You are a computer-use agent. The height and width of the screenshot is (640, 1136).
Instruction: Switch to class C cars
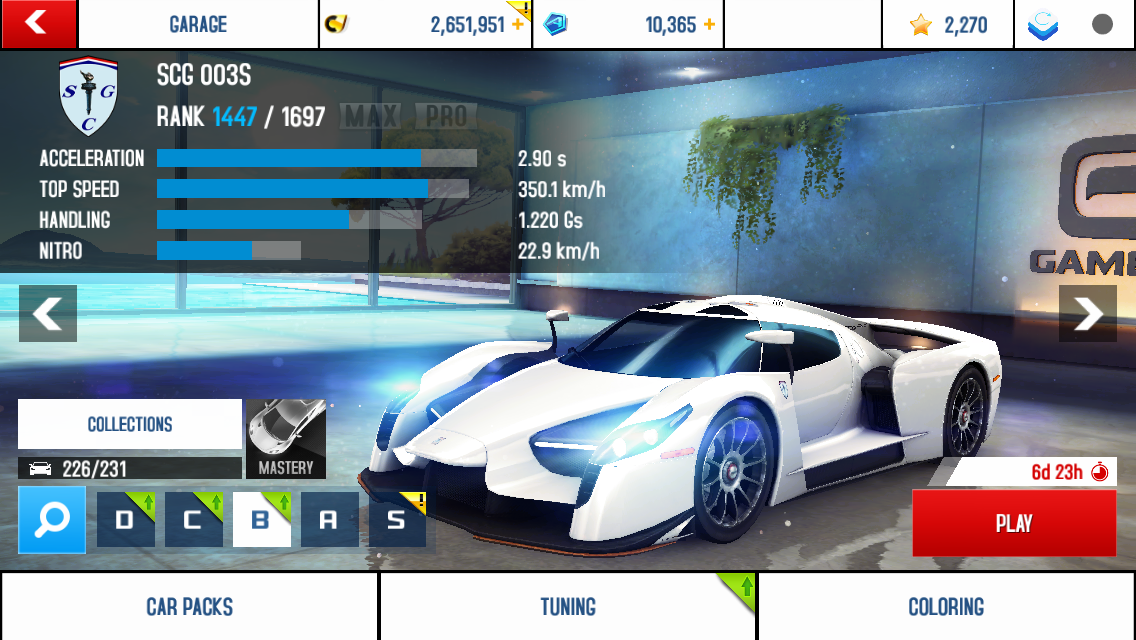pos(194,519)
